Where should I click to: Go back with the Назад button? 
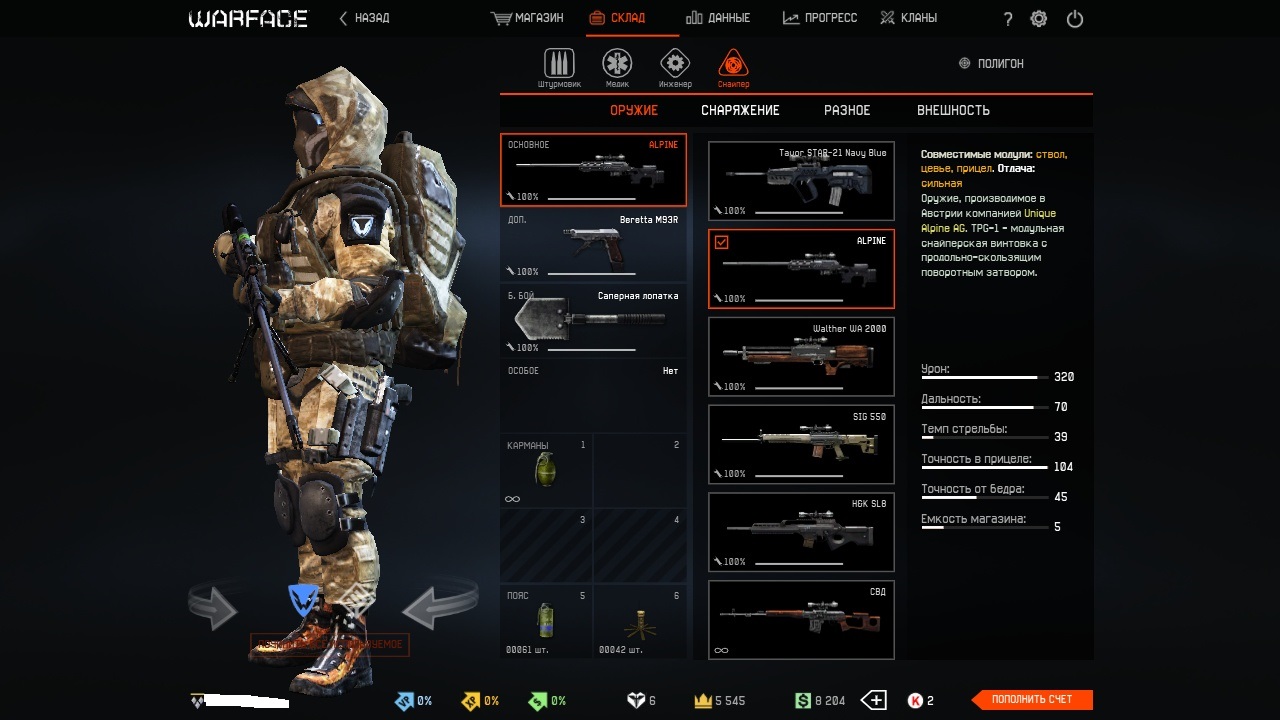tap(364, 18)
